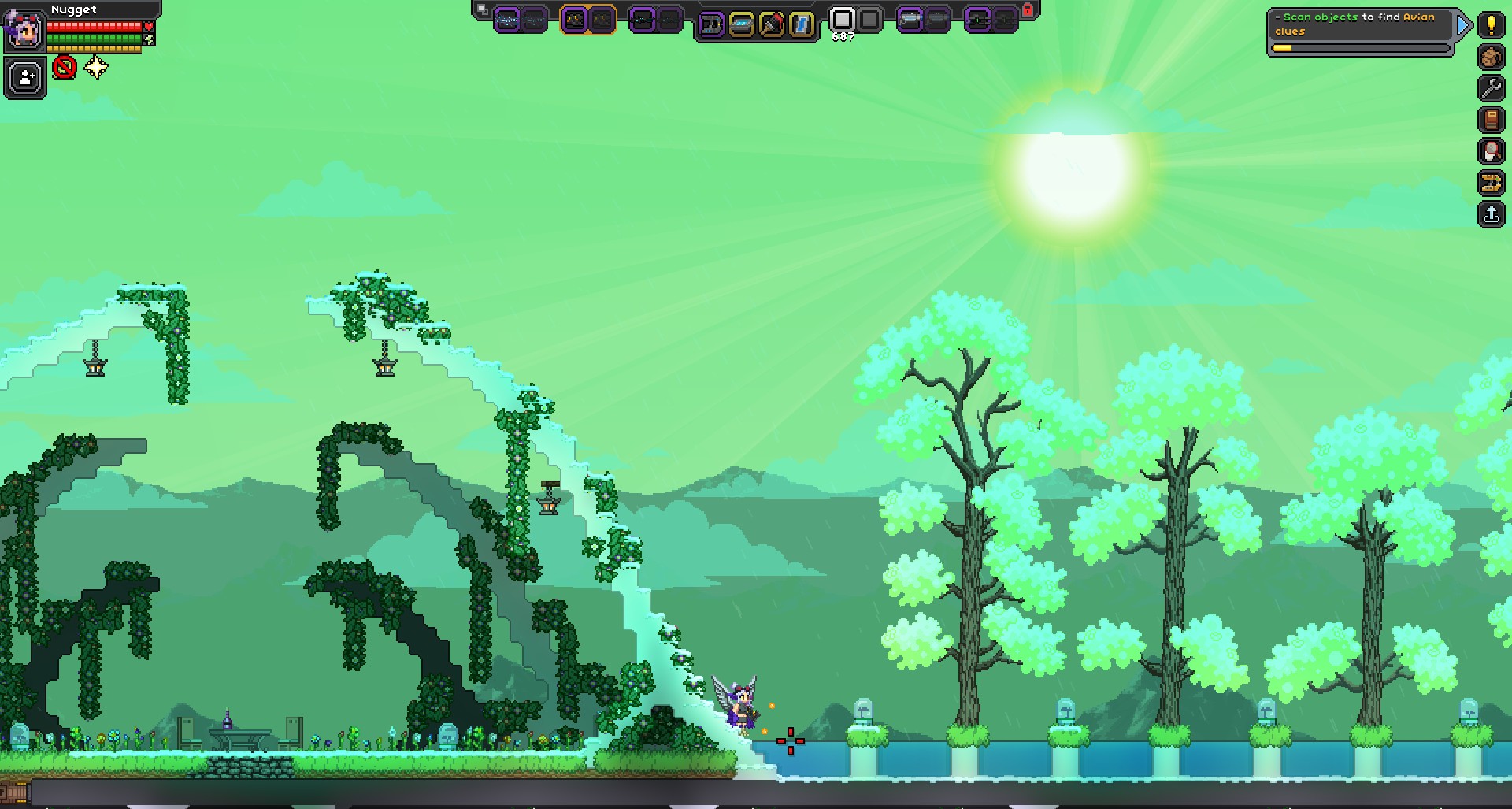This screenshot has width=1512, height=809.
Task: Swap hotbar with the overlapping squares icon
Action: [x=482, y=10]
